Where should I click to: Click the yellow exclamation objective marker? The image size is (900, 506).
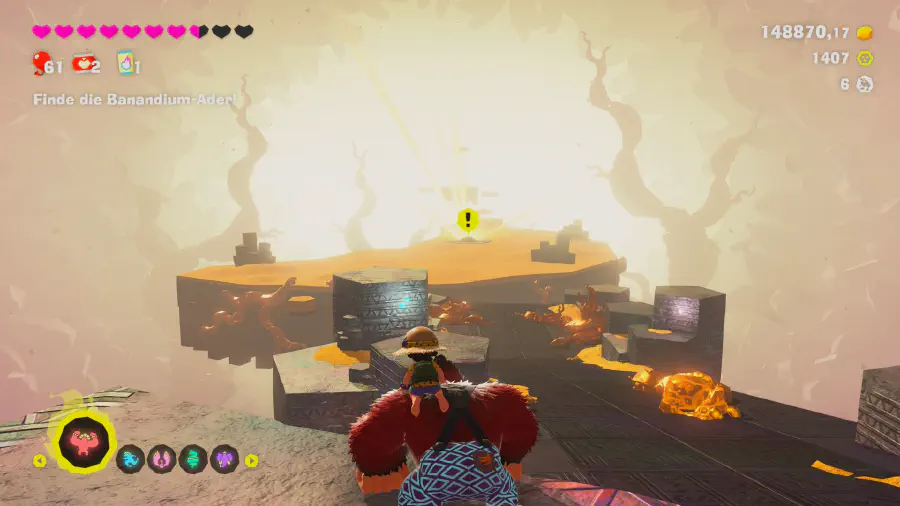(x=466, y=219)
